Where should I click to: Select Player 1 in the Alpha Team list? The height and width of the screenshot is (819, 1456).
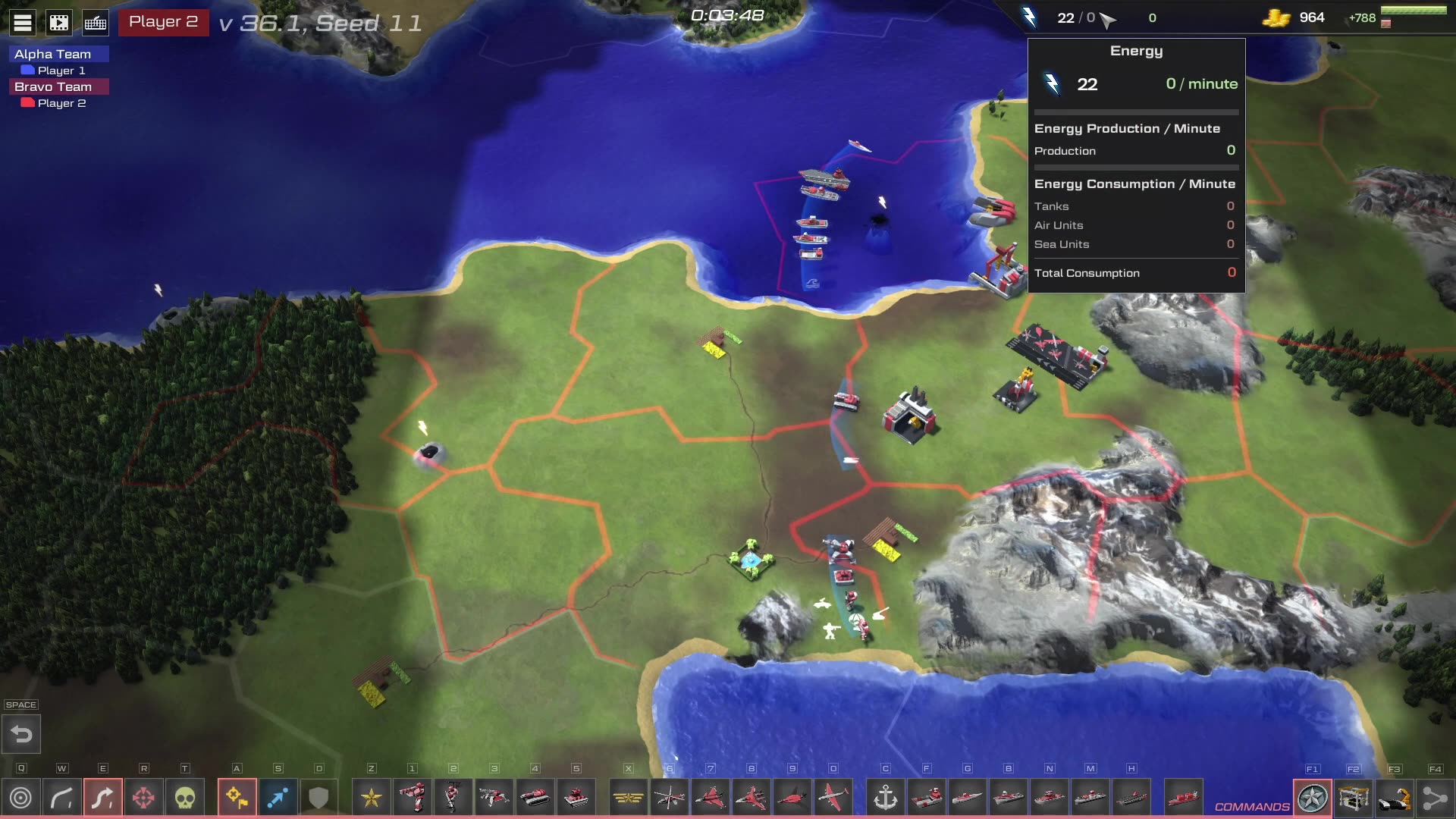pos(61,71)
